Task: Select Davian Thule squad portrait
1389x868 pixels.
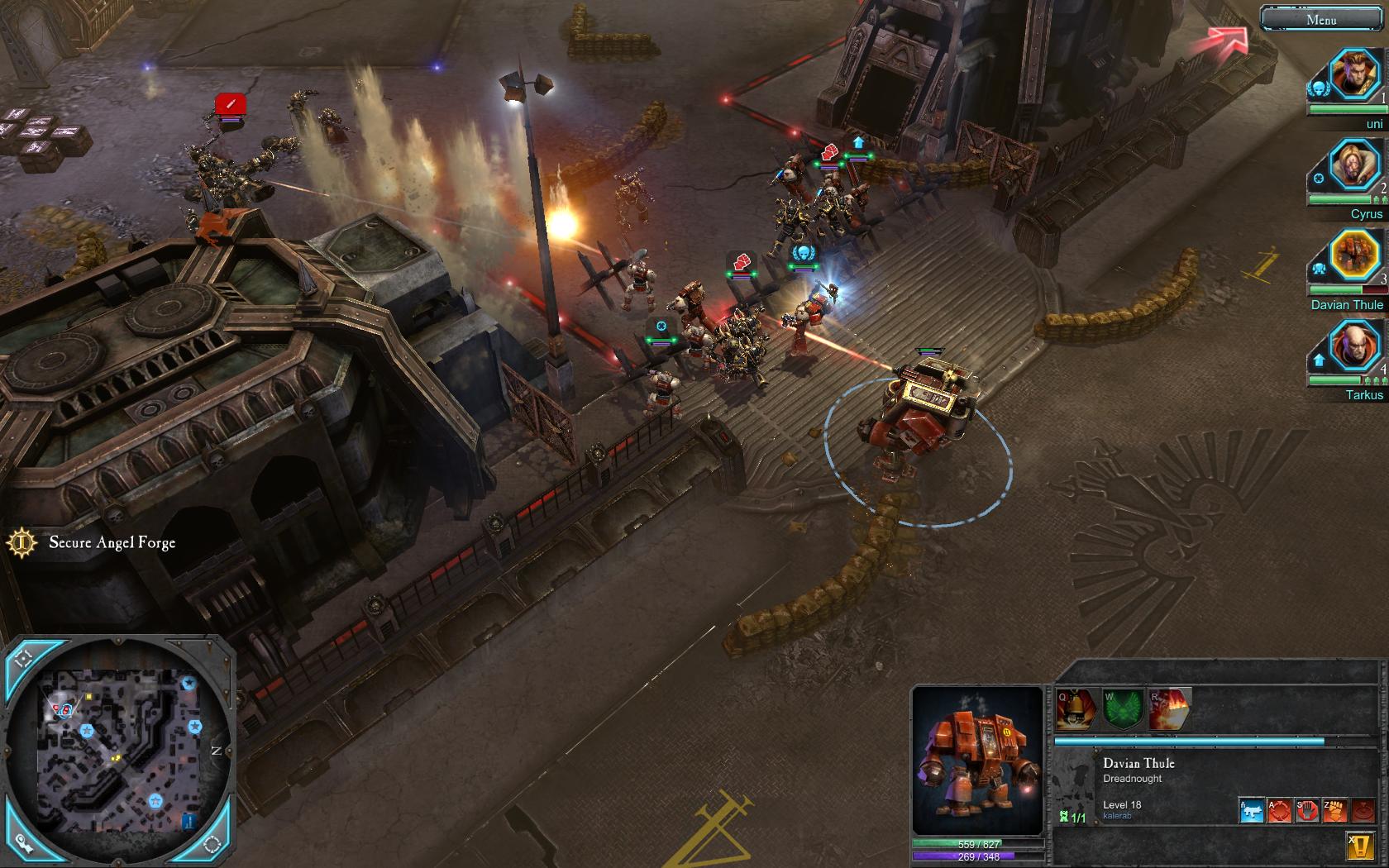Action: [x=1354, y=255]
